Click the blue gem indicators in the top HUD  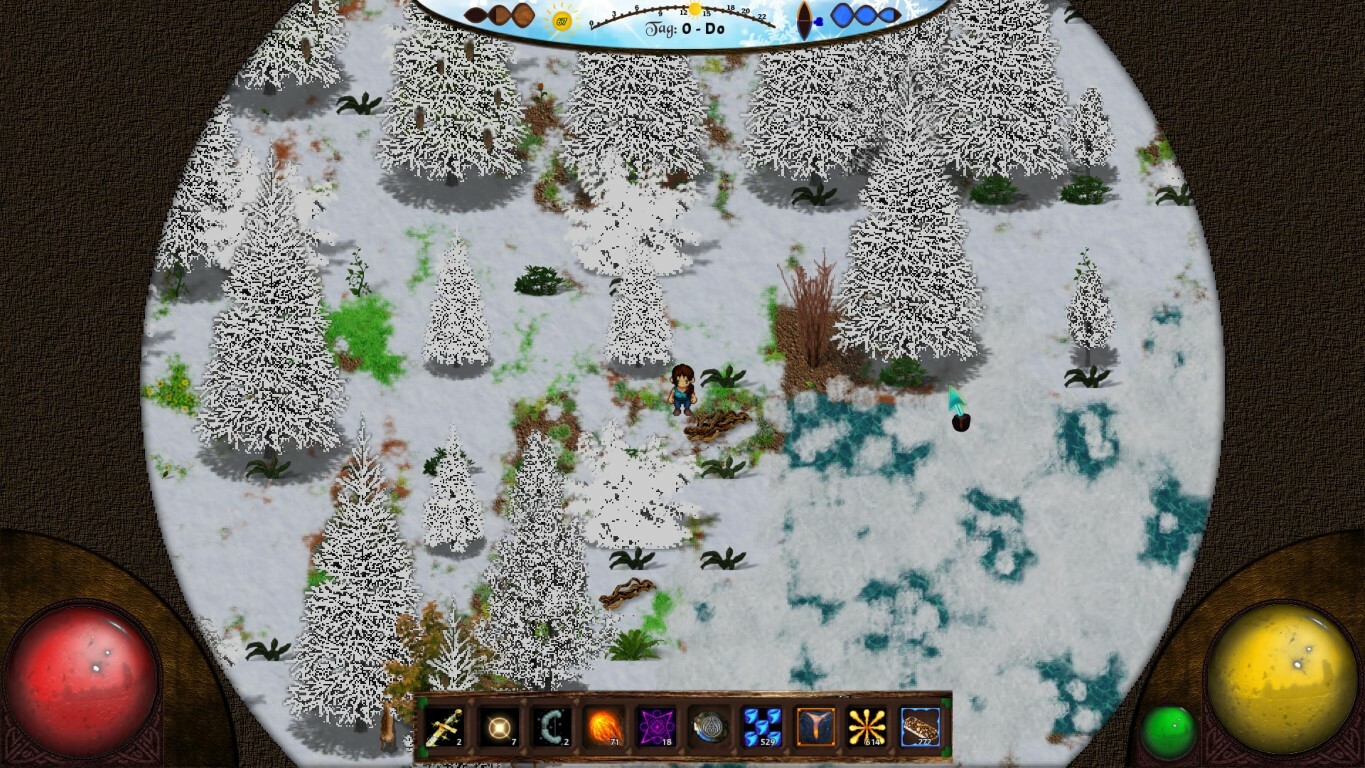pos(865,13)
